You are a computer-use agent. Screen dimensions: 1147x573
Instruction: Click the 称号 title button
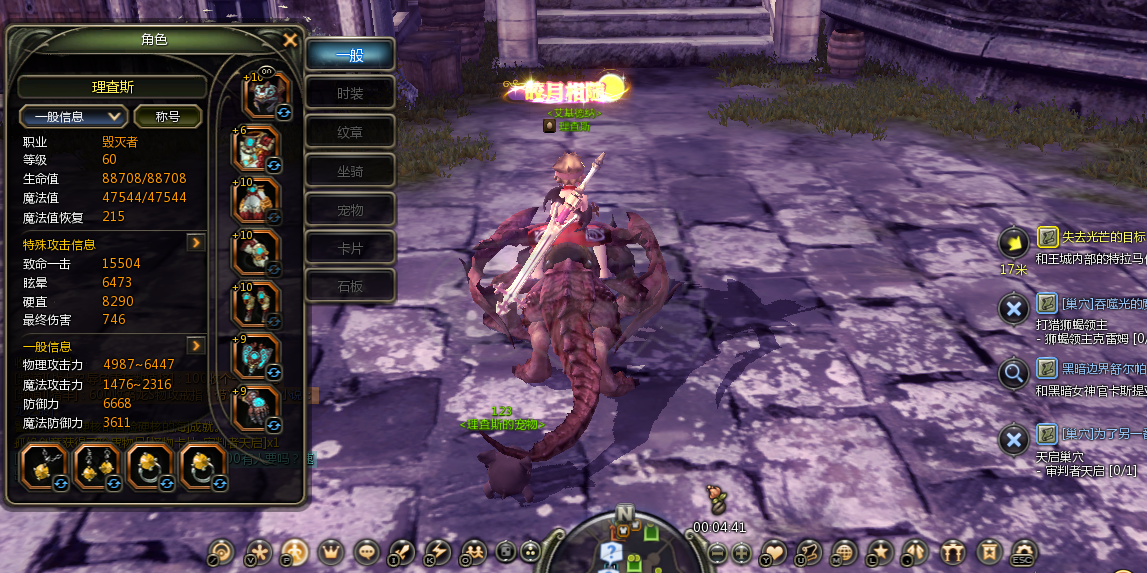tap(167, 116)
